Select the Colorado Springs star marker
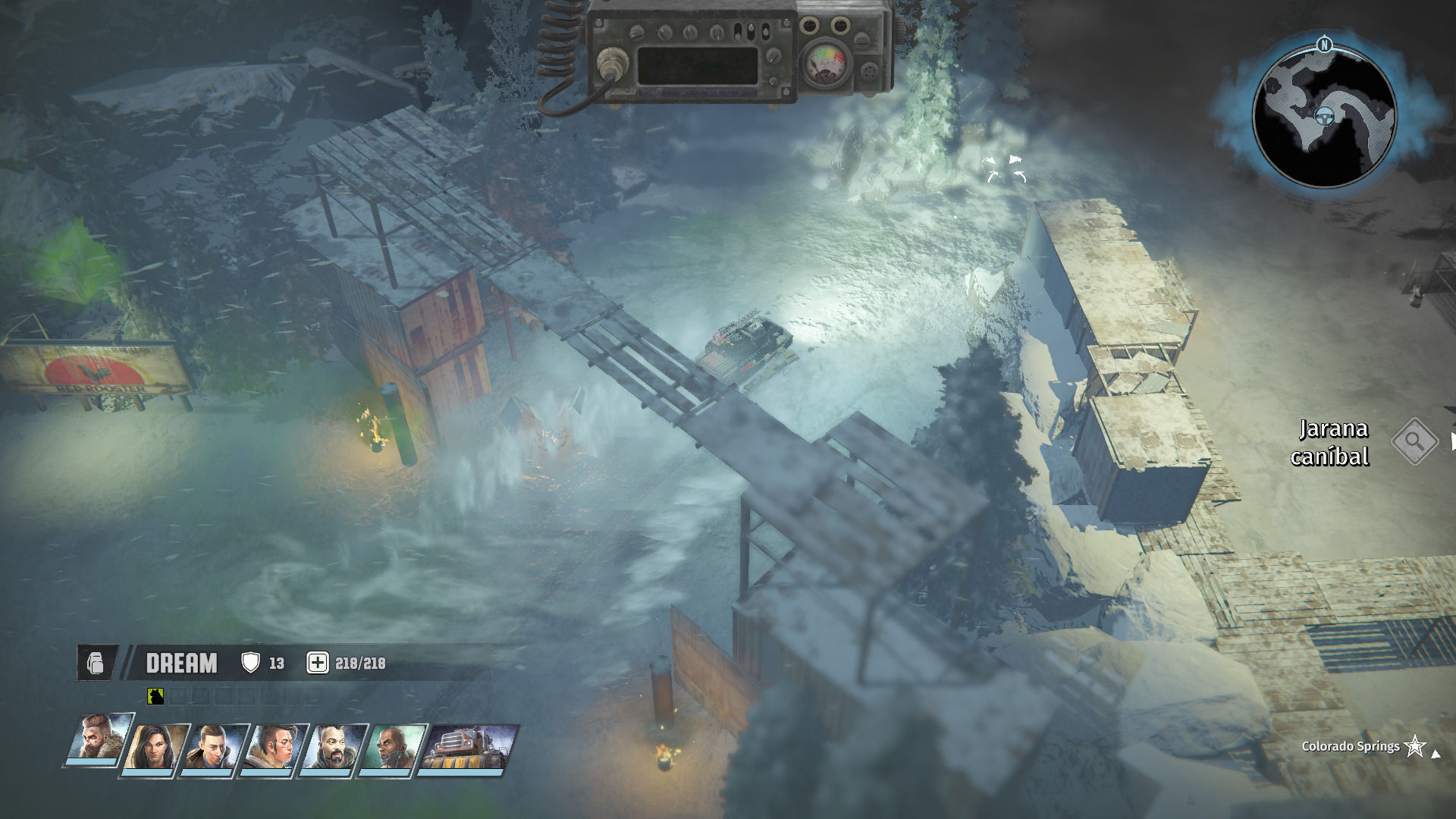Image resolution: width=1456 pixels, height=819 pixels. click(x=1415, y=746)
